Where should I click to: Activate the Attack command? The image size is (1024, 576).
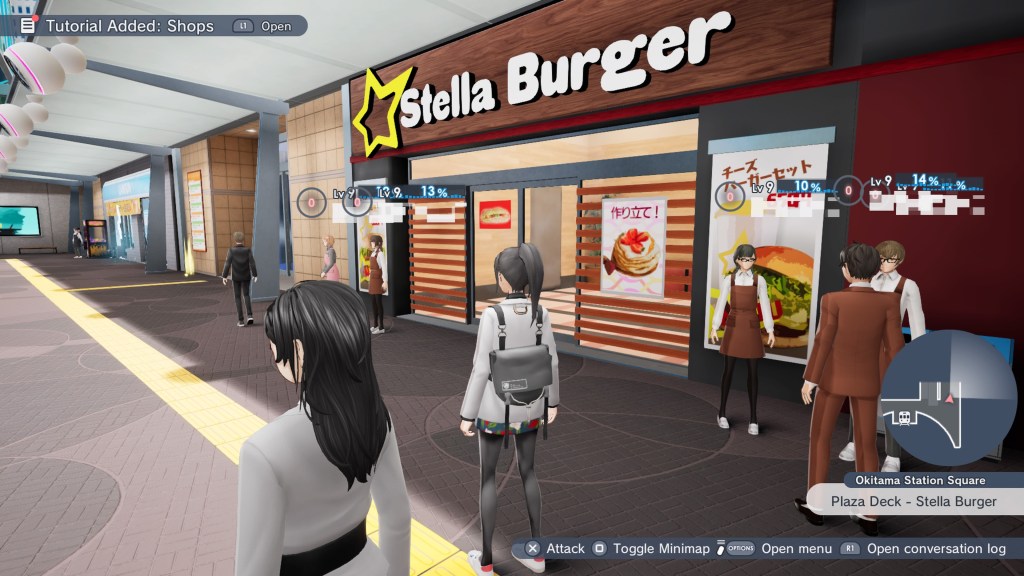point(556,549)
